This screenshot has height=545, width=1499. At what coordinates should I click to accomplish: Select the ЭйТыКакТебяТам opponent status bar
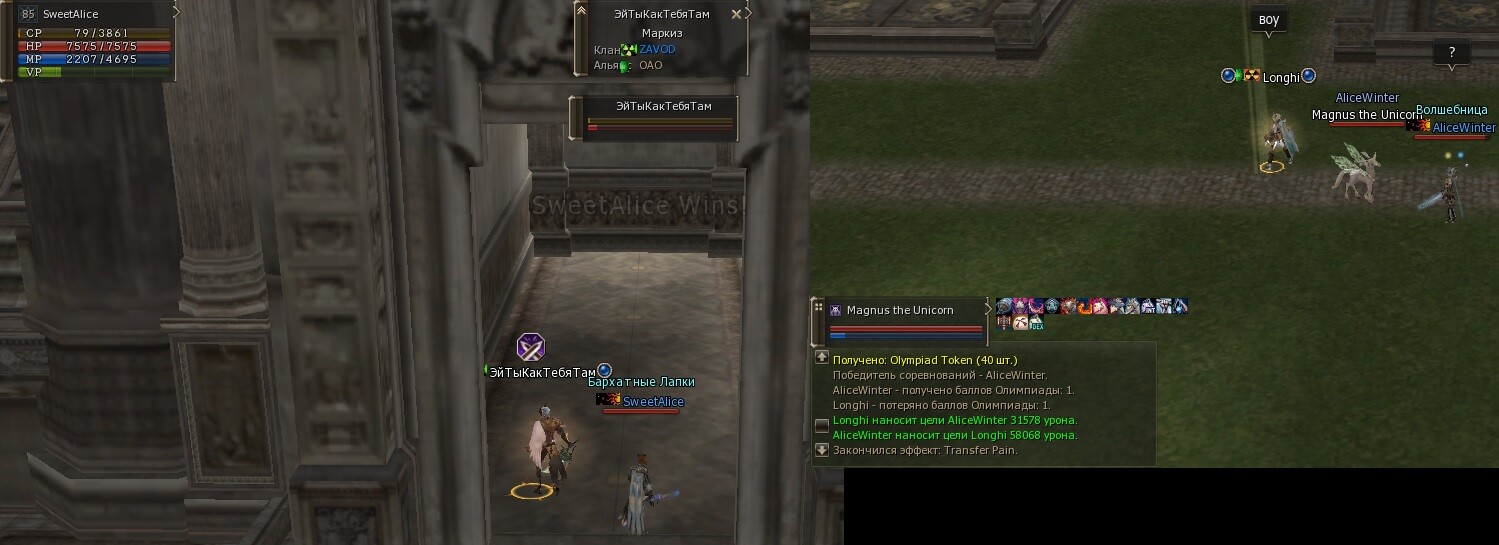pos(661,118)
